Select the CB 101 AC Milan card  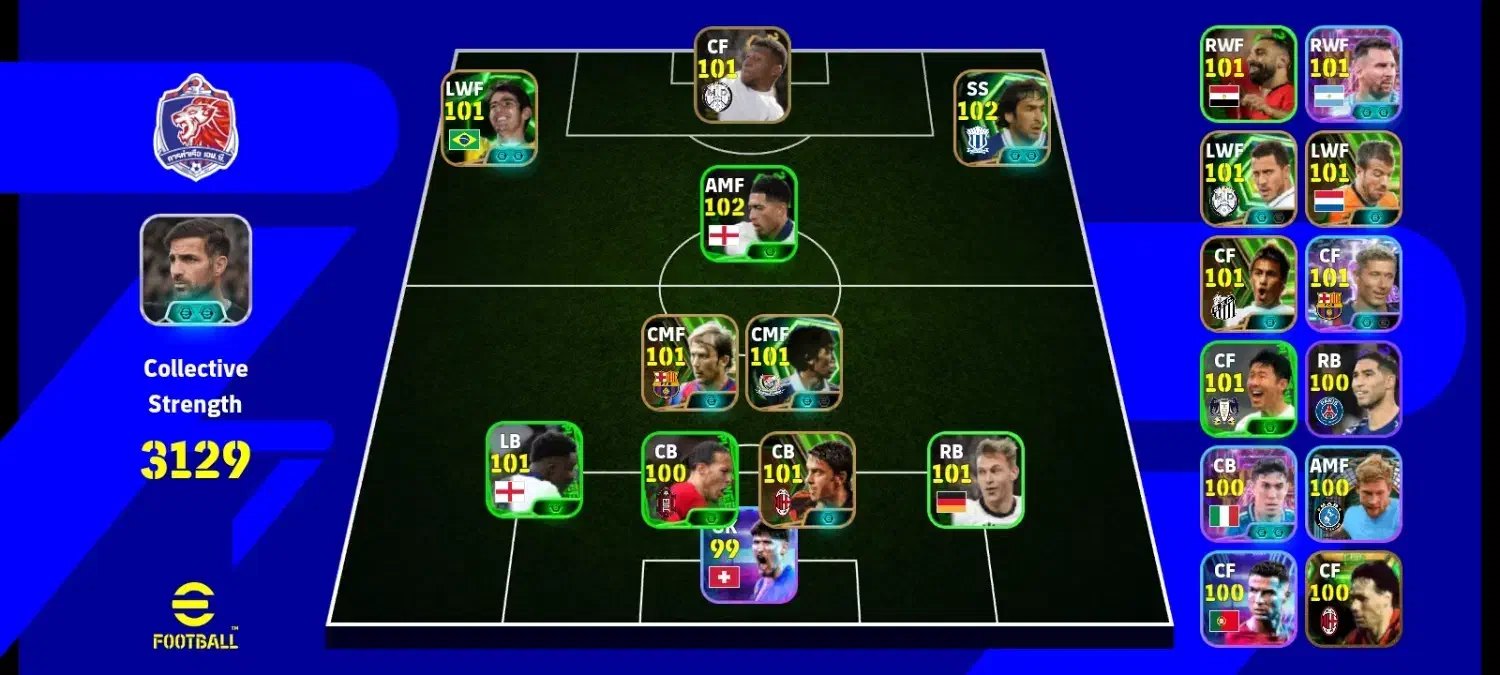807,479
